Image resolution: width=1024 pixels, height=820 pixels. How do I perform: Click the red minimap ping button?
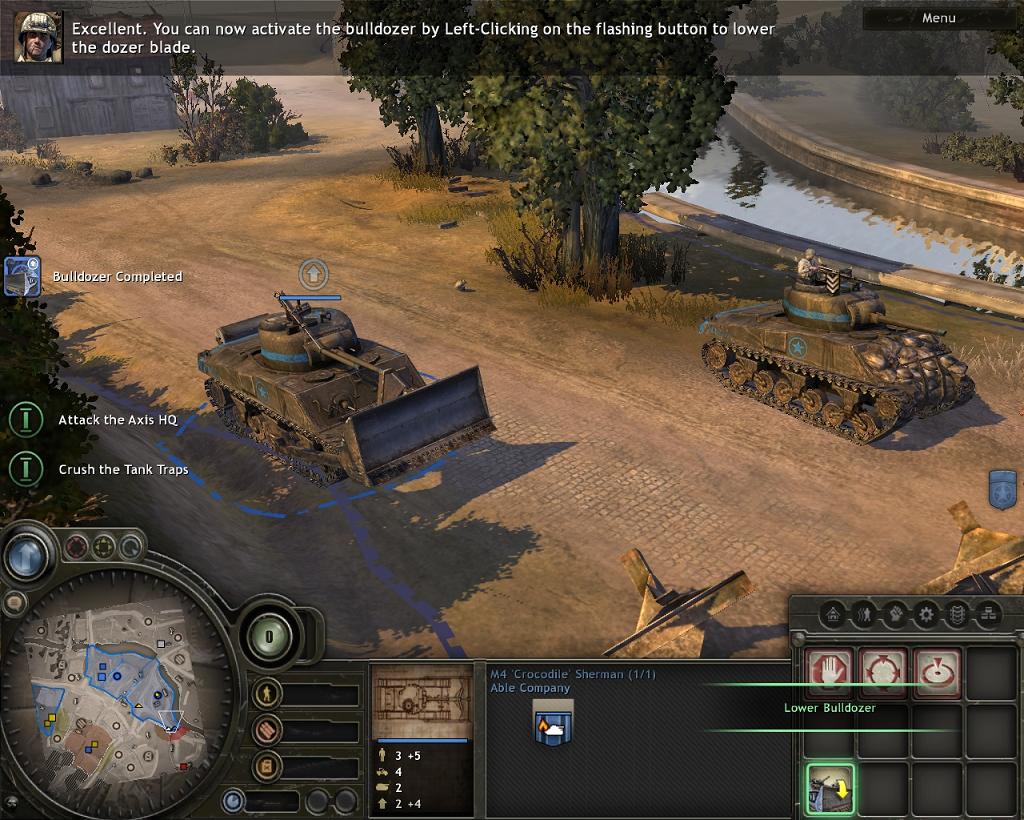click(77, 547)
